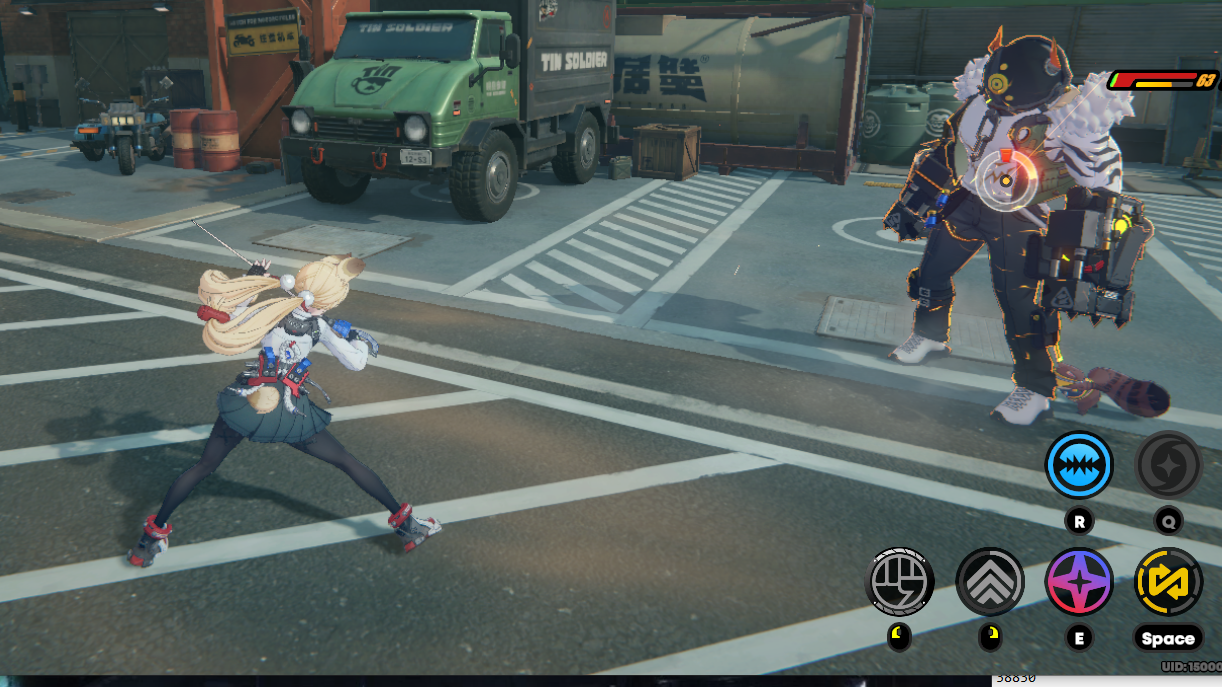Use the purple four-point star special attack

point(1079,581)
